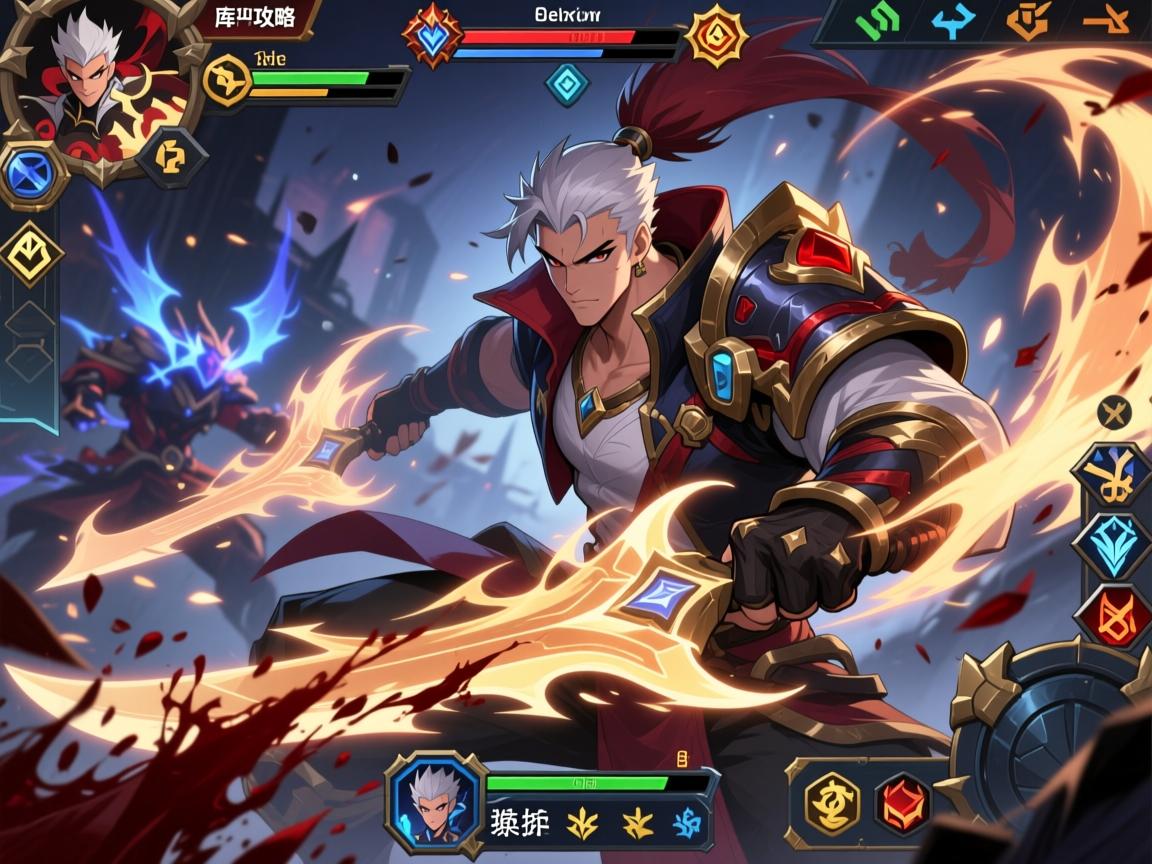Viewport: 1152px width, 864px height.
Task: Click the blue swirl icon on bottom bar
Action: tap(687, 822)
